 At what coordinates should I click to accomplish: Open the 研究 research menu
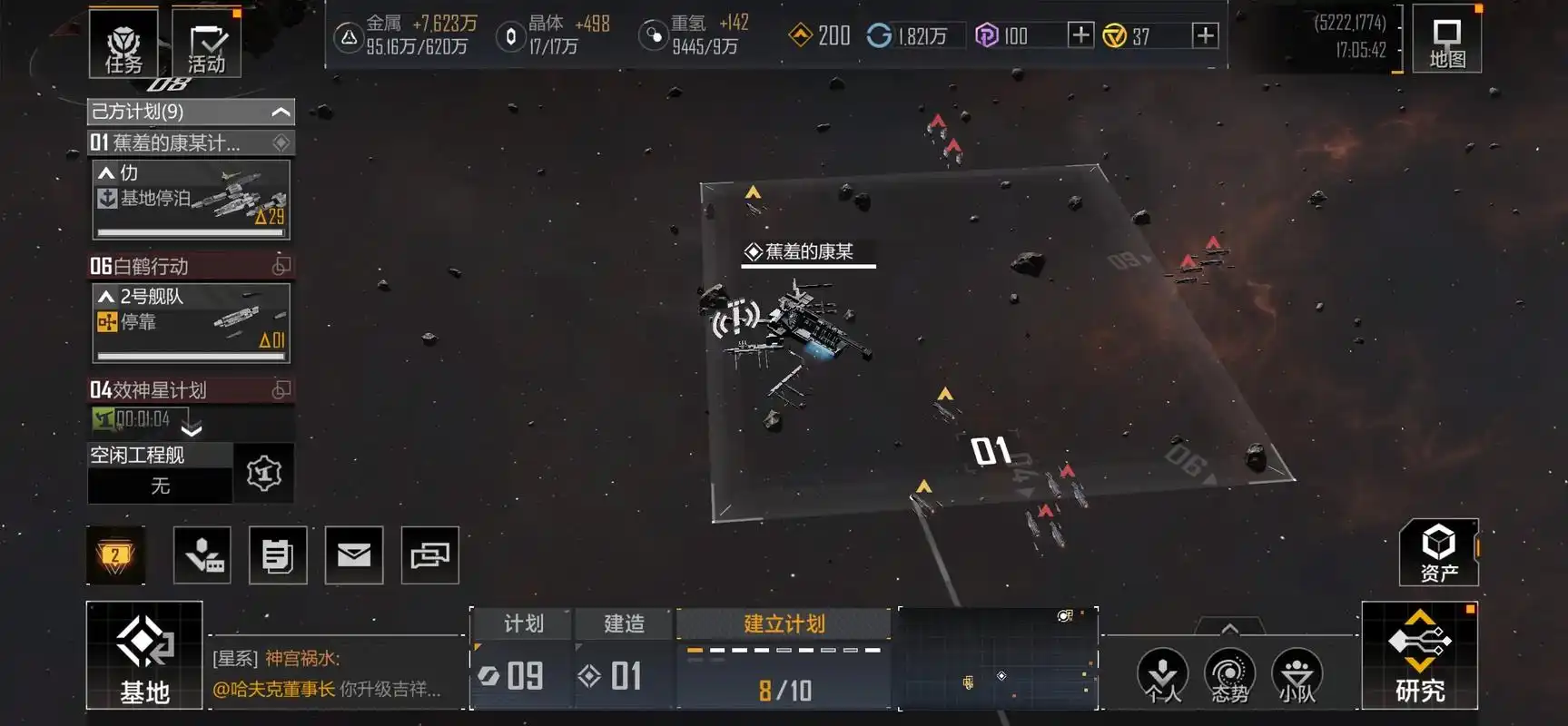[1419, 655]
